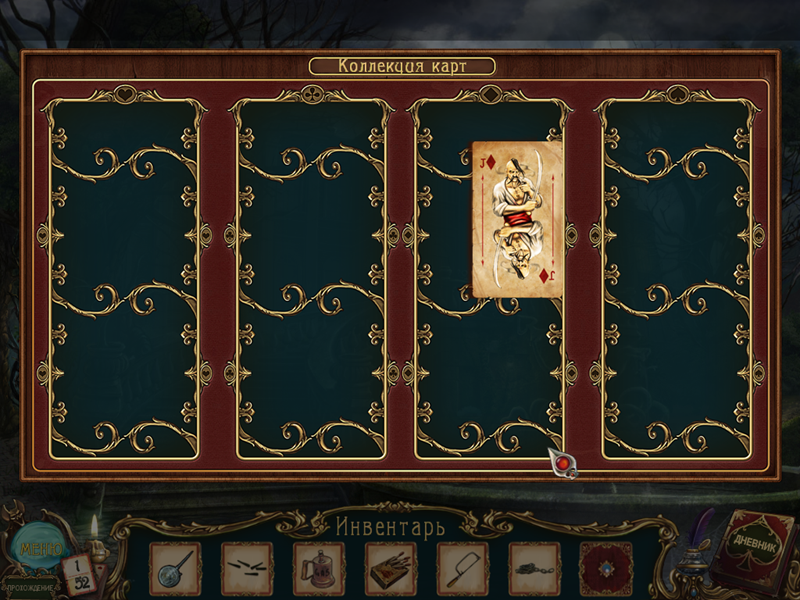Click the red gem button under card panel
The image size is (800, 600).
pos(565,463)
